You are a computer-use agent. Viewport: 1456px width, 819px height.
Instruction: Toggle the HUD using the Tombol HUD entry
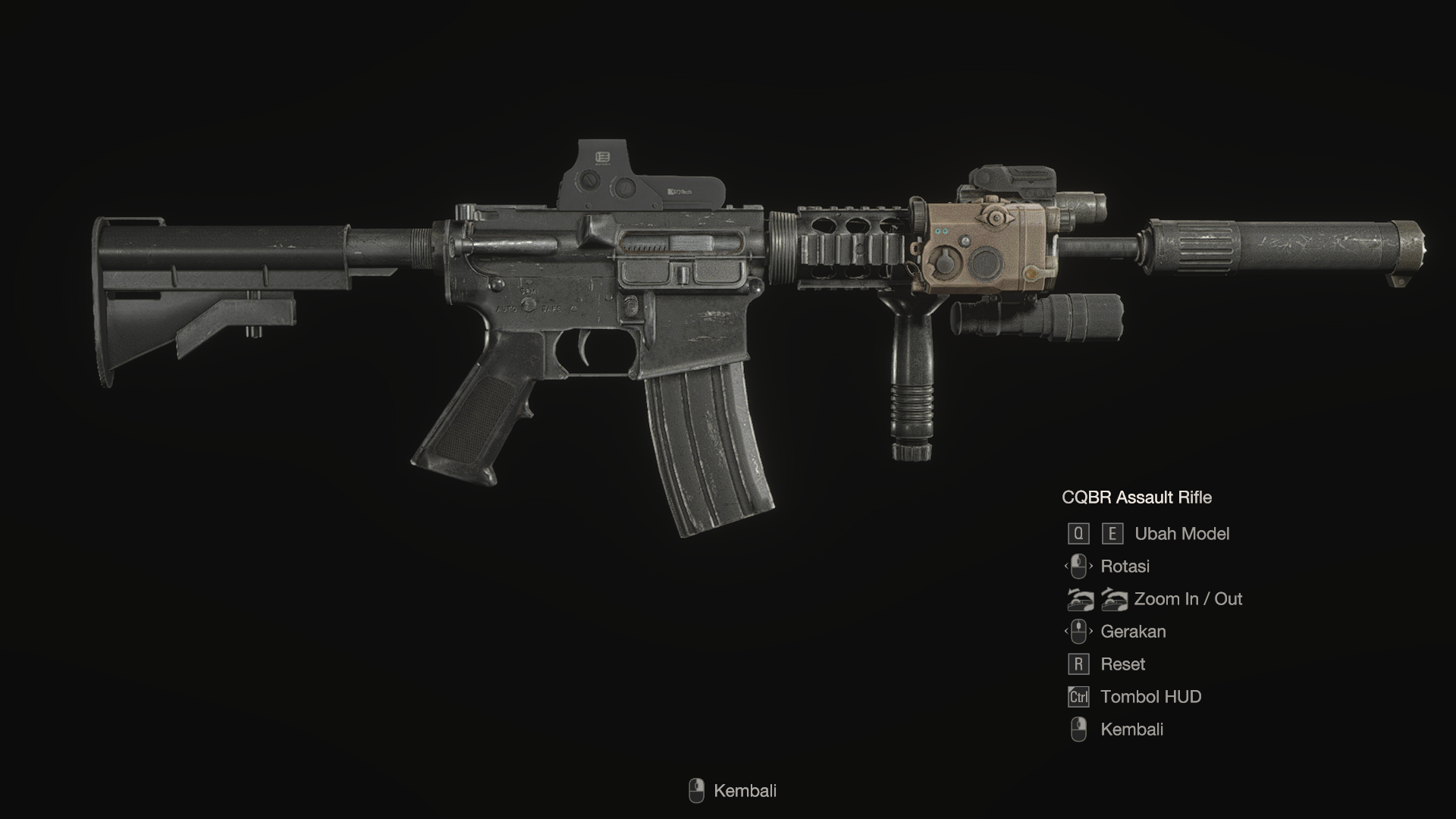click(1150, 697)
